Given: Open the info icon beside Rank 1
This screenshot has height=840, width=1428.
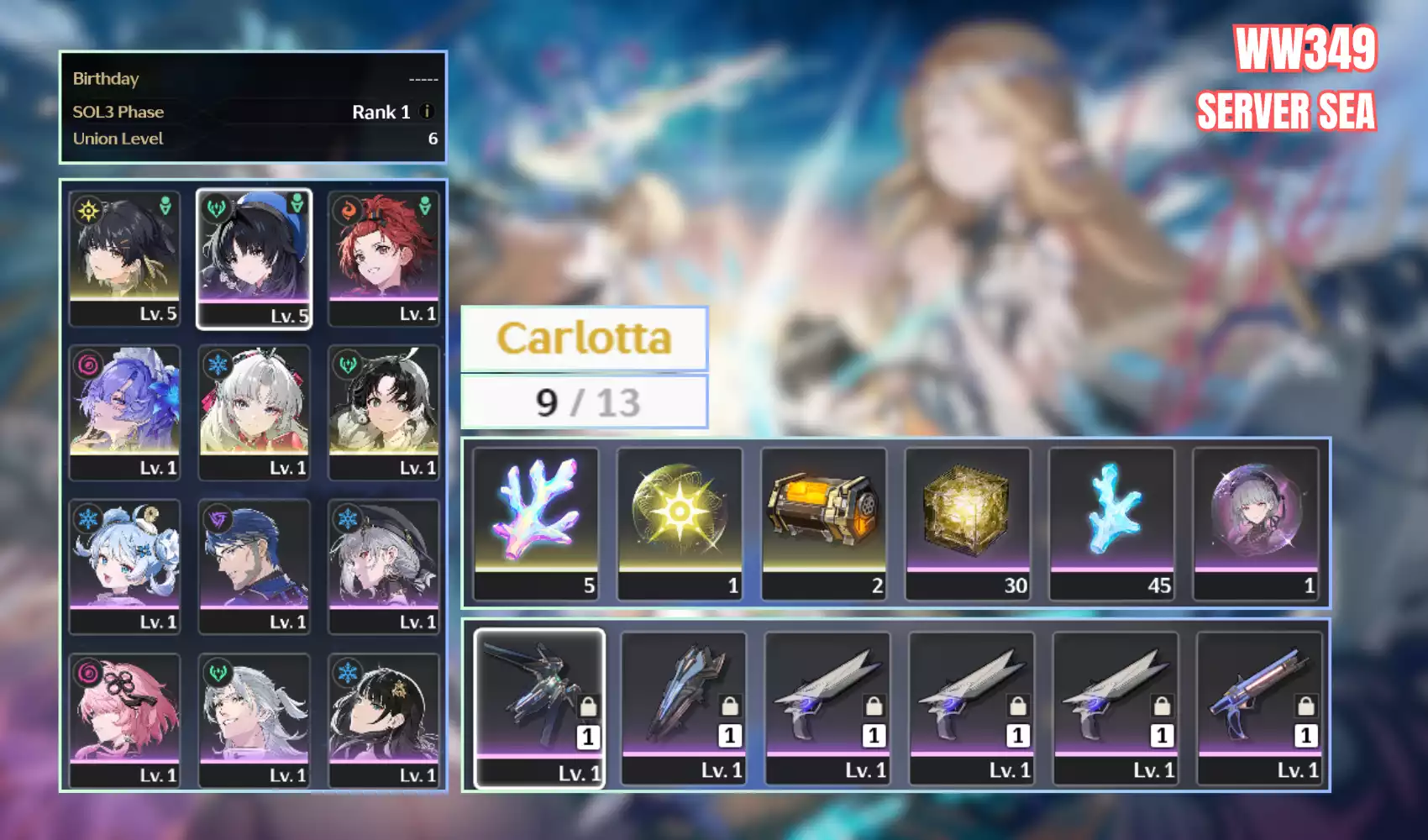Looking at the screenshot, I should [427, 112].
